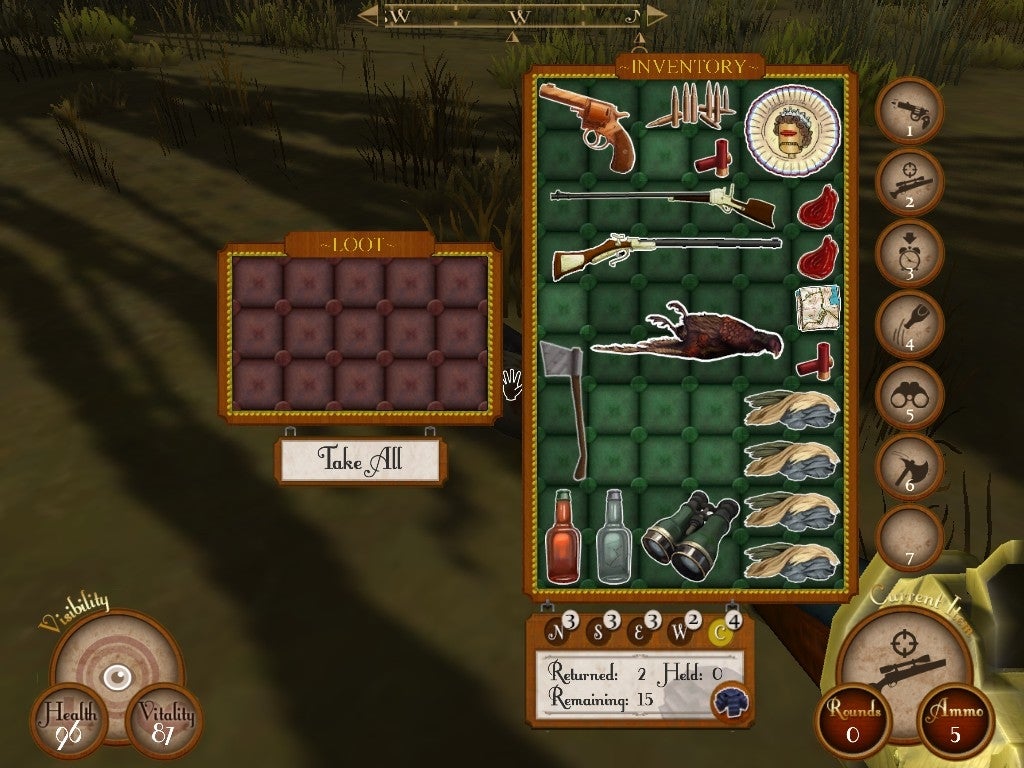Click the Take All button
The width and height of the screenshot is (1024, 768).
point(360,459)
